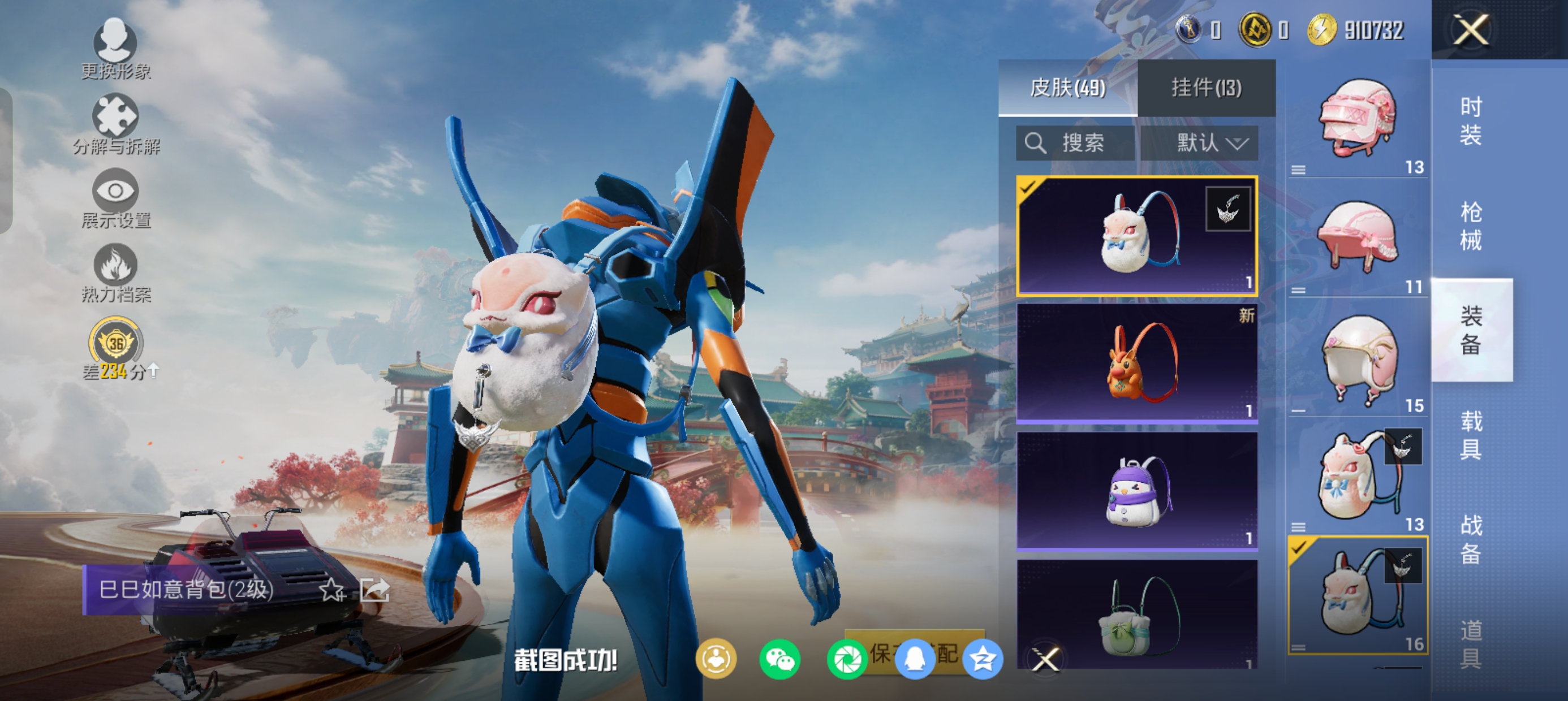The height and width of the screenshot is (701, 1568).
Task: Switch to the 挂件(13) tab
Action: tap(1206, 88)
